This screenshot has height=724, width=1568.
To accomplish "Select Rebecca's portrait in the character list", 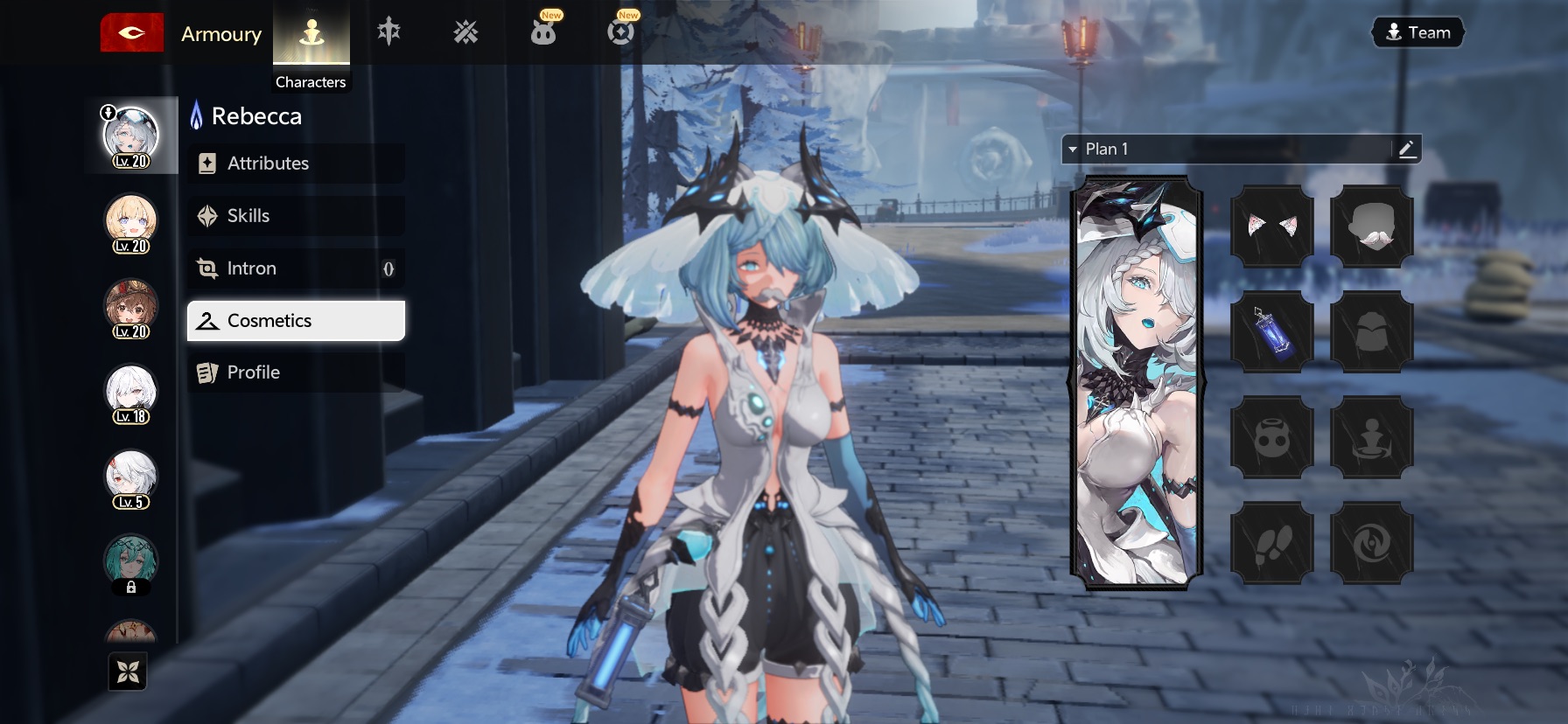I will pyautogui.click(x=131, y=136).
